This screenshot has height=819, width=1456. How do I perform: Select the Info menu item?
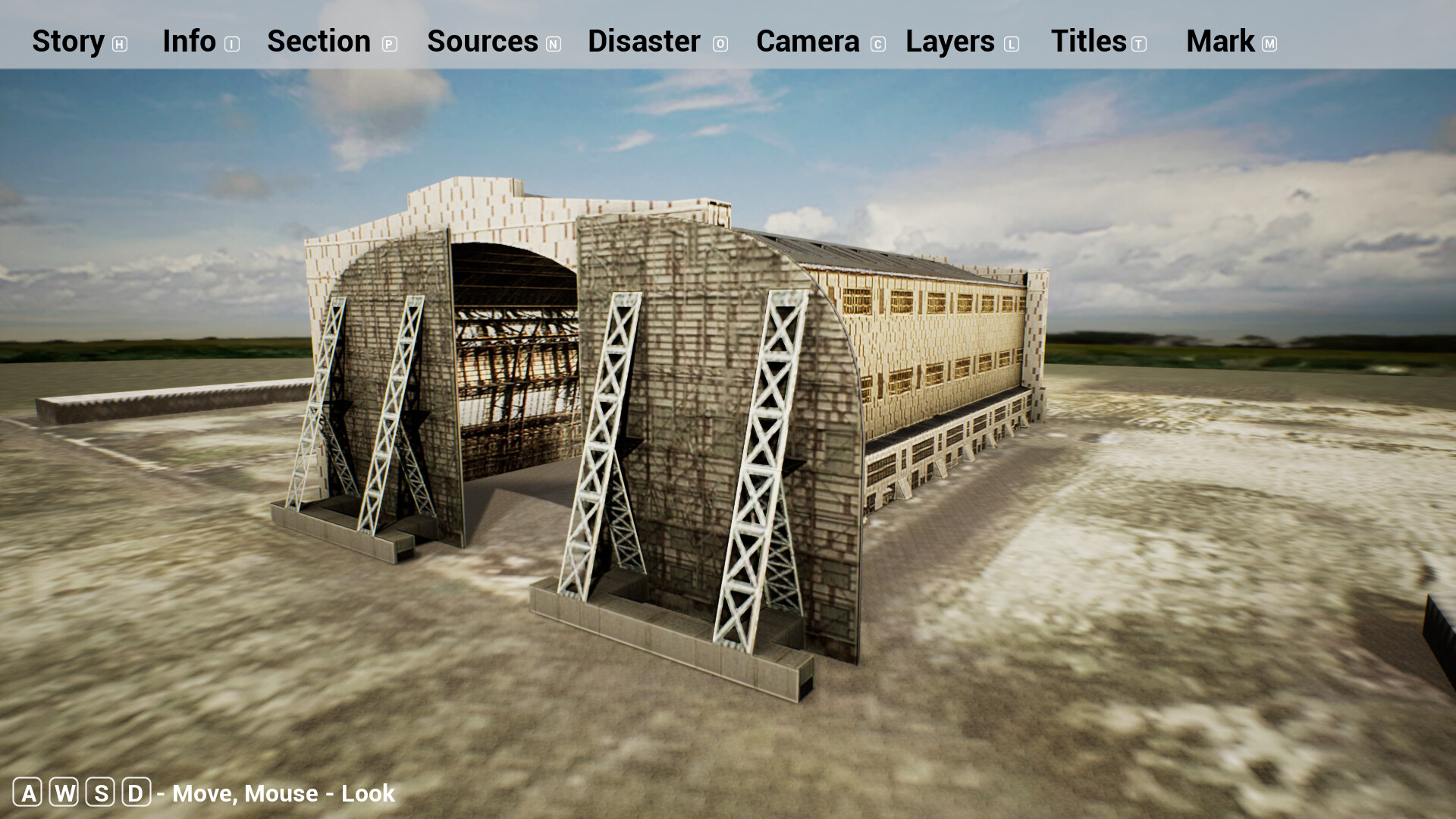click(190, 42)
